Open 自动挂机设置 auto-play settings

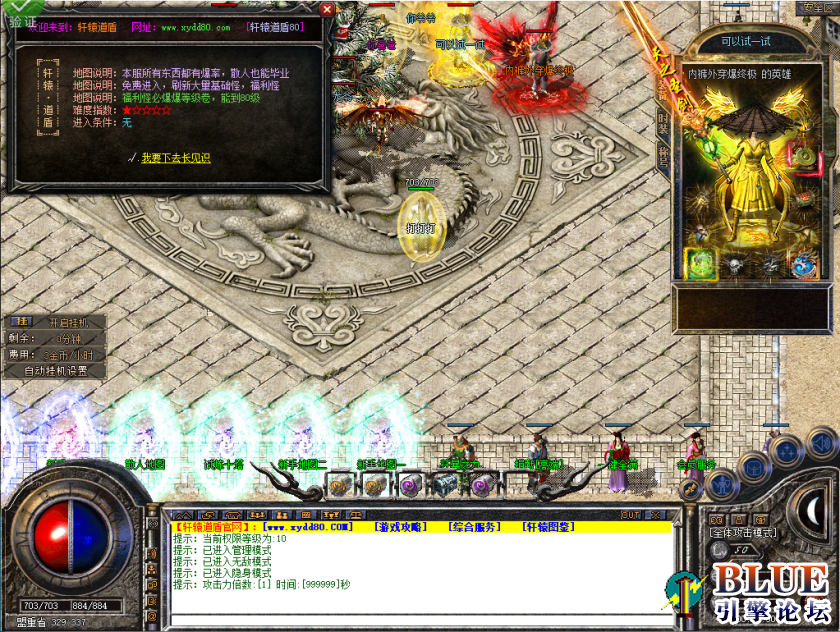click(55, 371)
